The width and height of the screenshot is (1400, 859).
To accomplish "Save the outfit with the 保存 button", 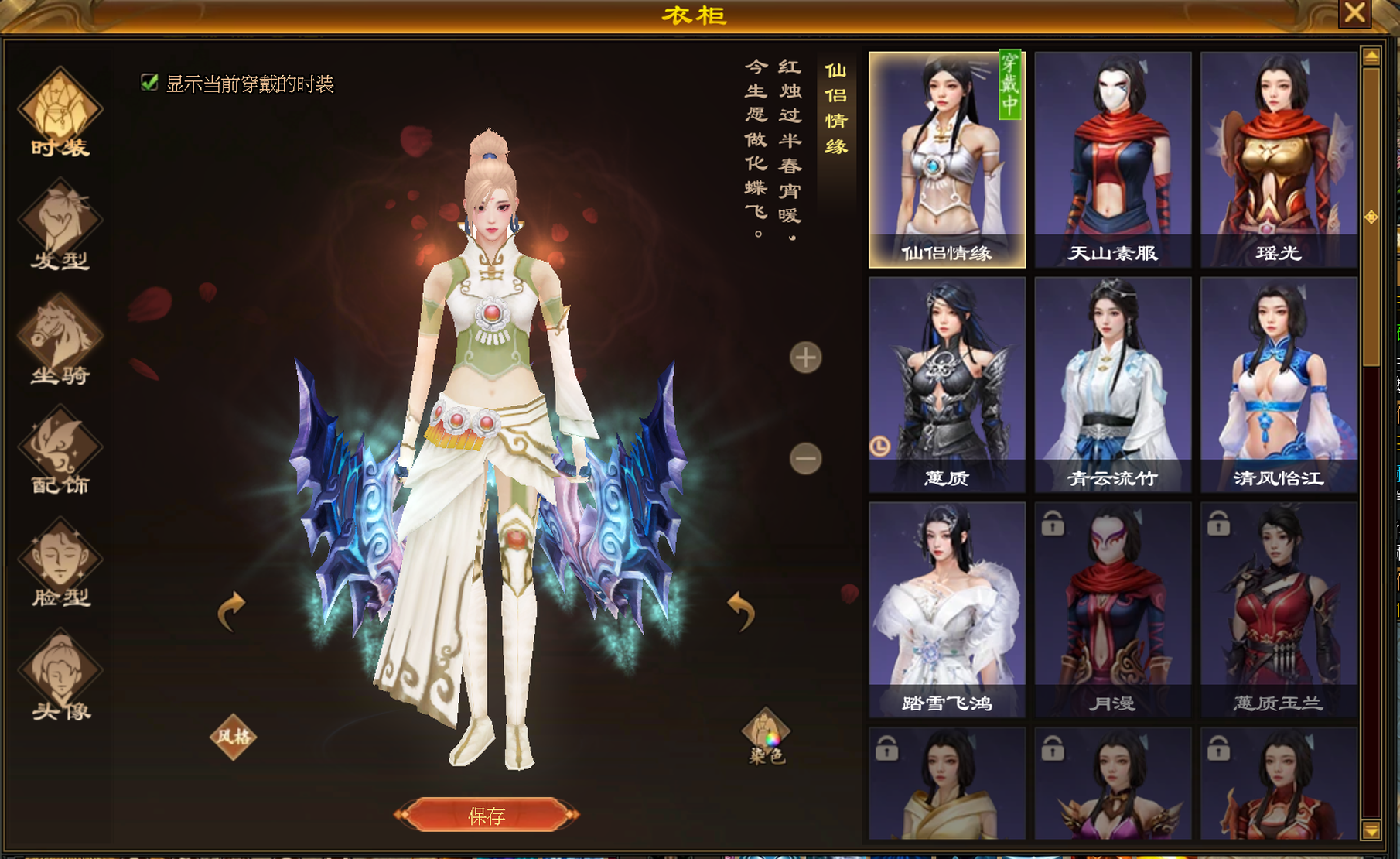I will 487,815.
